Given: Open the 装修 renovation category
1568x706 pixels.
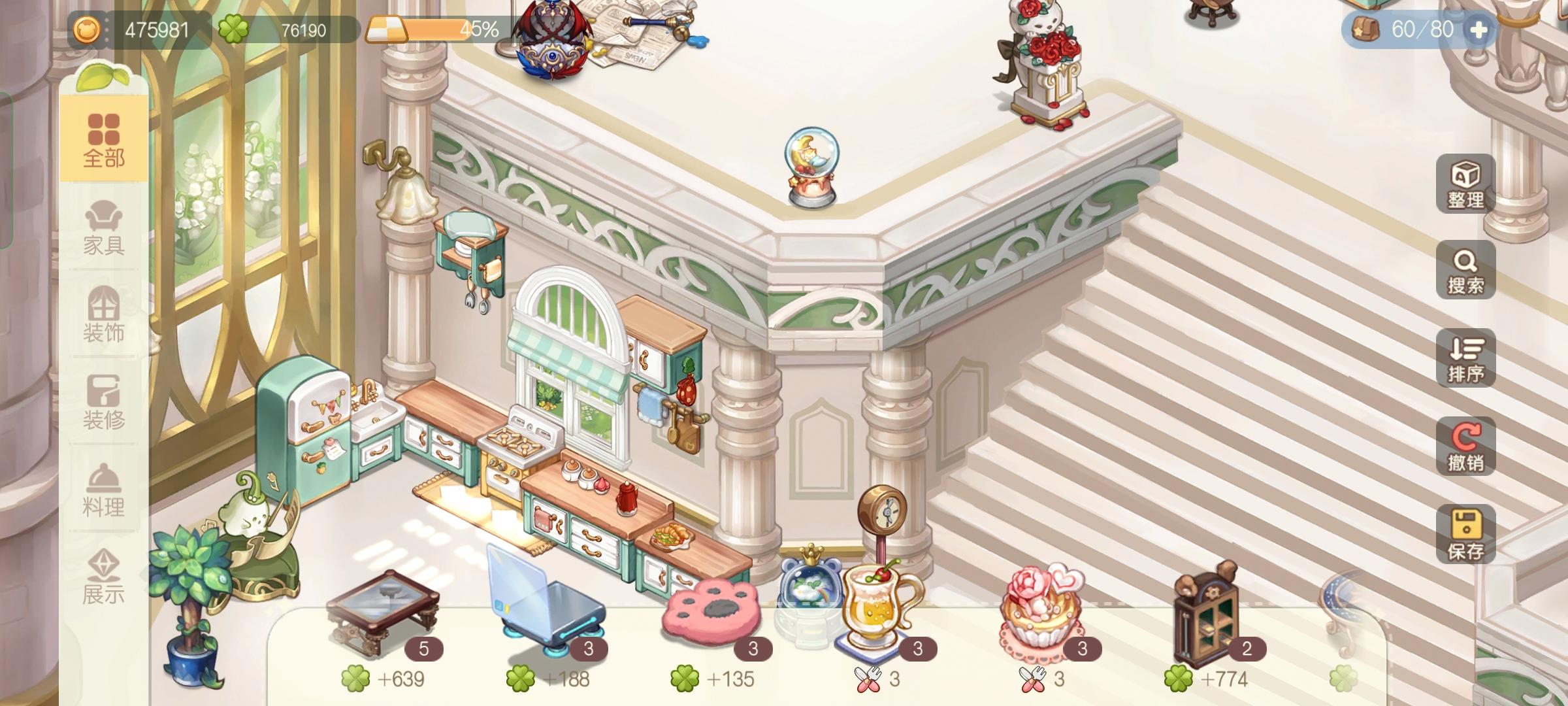Looking at the screenshot, I should (x=105, y=405).
